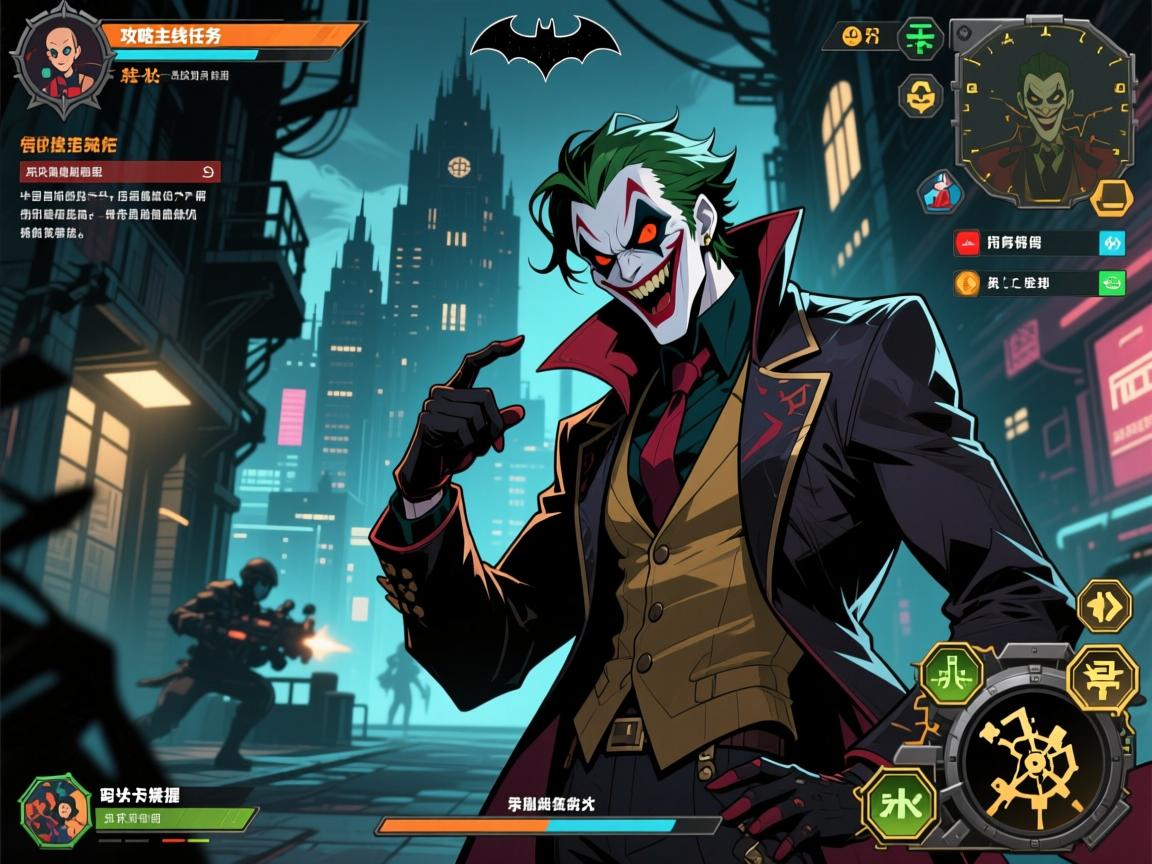1152x864 pixels.
Task: Click the green button on the orange-coin row
Action: coord(1112,283)
